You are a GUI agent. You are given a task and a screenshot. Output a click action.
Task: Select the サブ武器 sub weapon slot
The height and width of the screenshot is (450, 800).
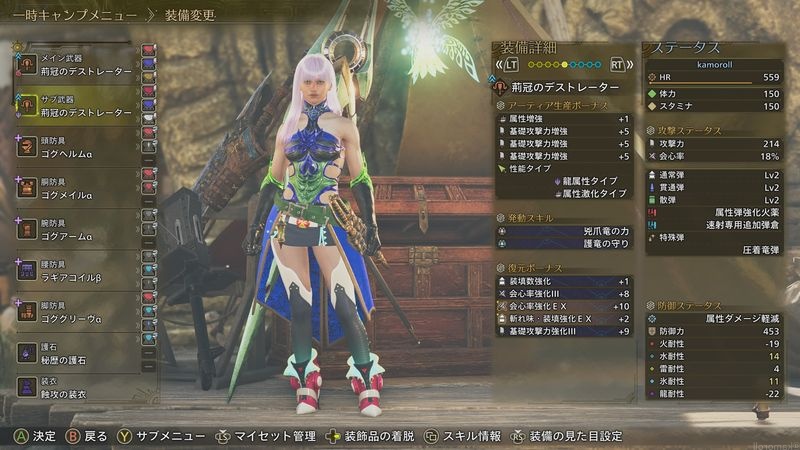click(x=75, y=106)
